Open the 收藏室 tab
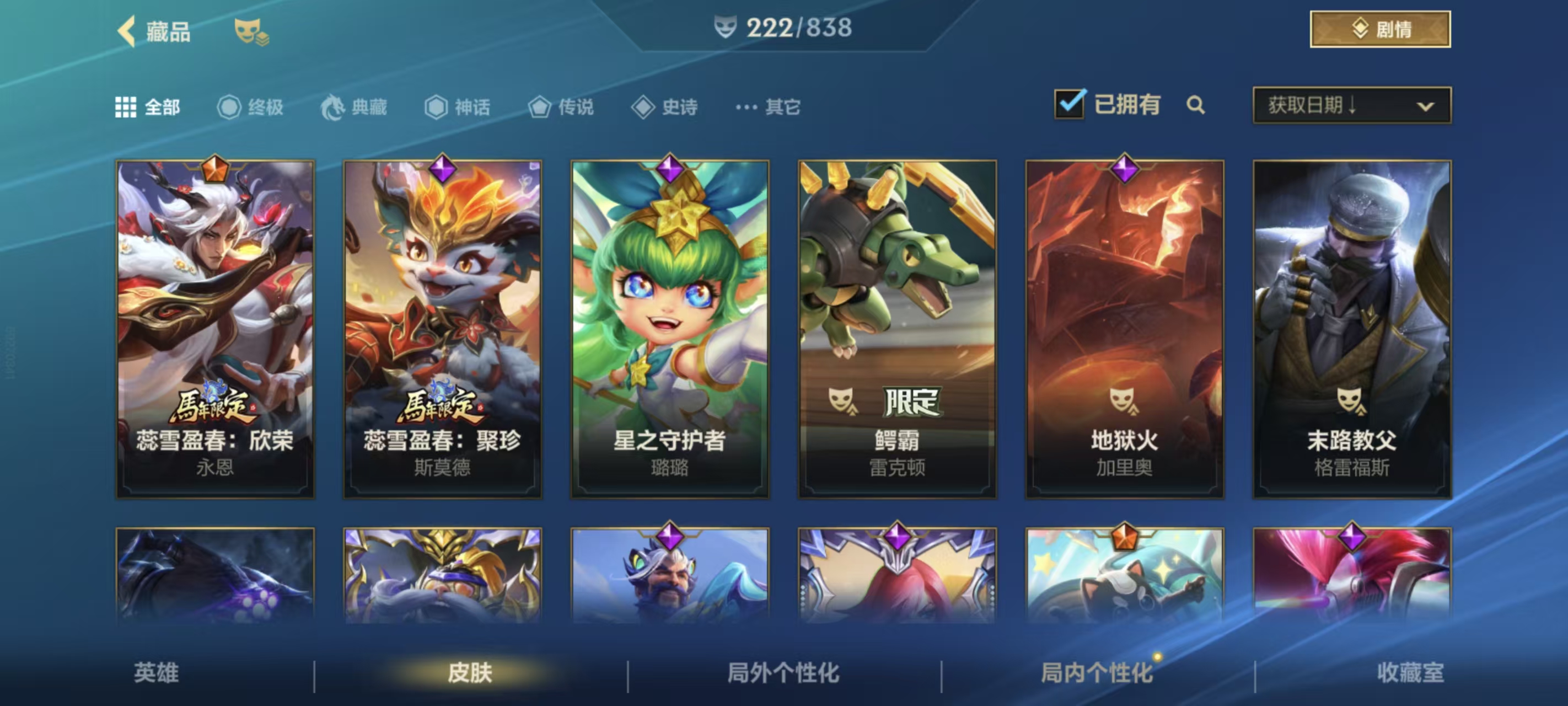 [x=1410, y=672]
